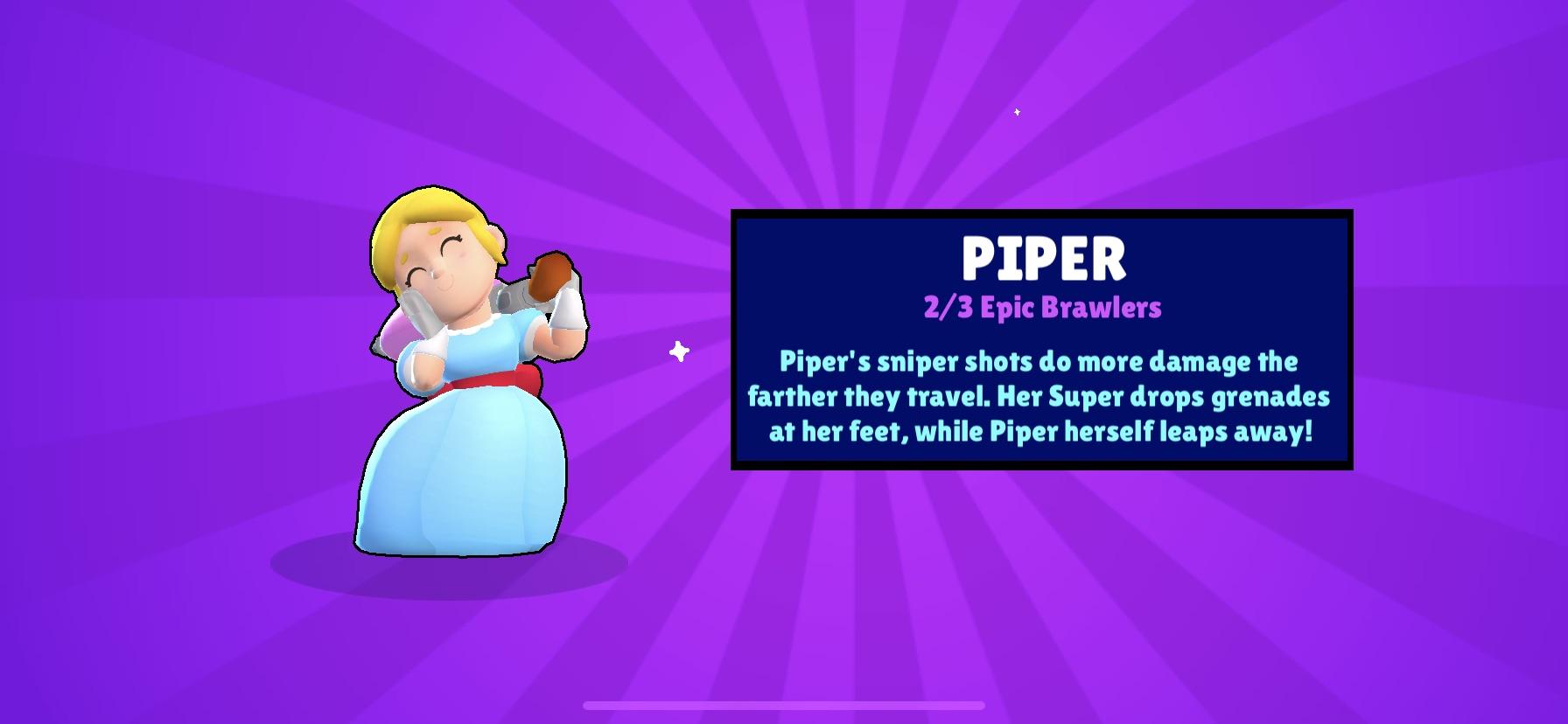
Task: Tap the sparkle at the top
Action: pos(1017,112)
